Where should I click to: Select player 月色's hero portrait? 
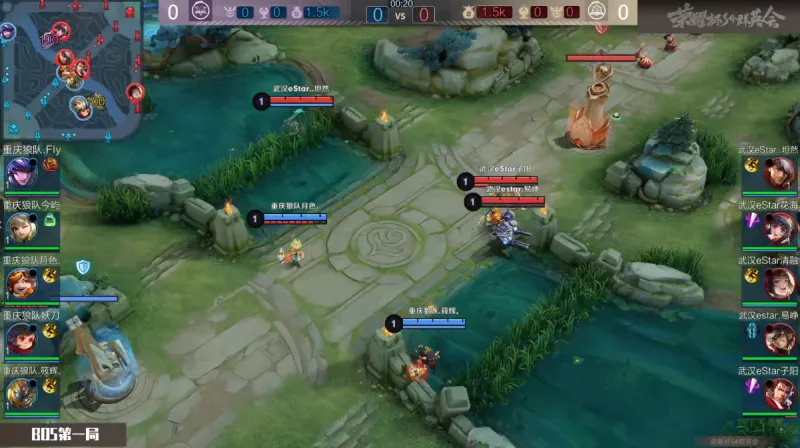(x=20, y=285)
